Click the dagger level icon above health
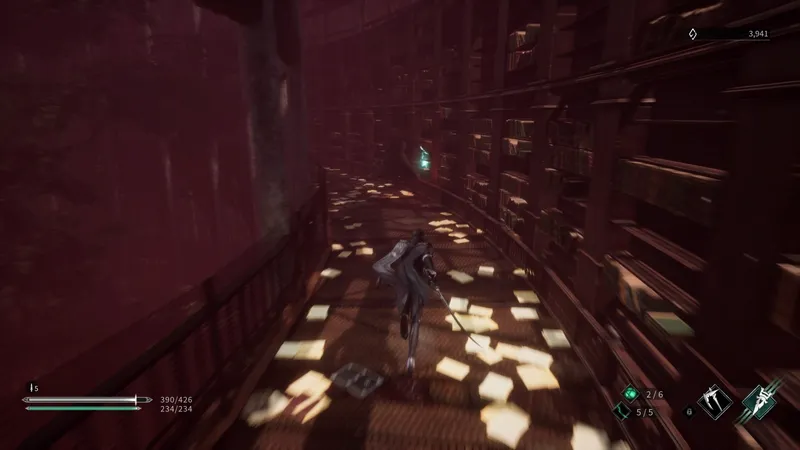The height and width of the screenshot is (450, 800). pyautogui.click(x=32, y=387)
